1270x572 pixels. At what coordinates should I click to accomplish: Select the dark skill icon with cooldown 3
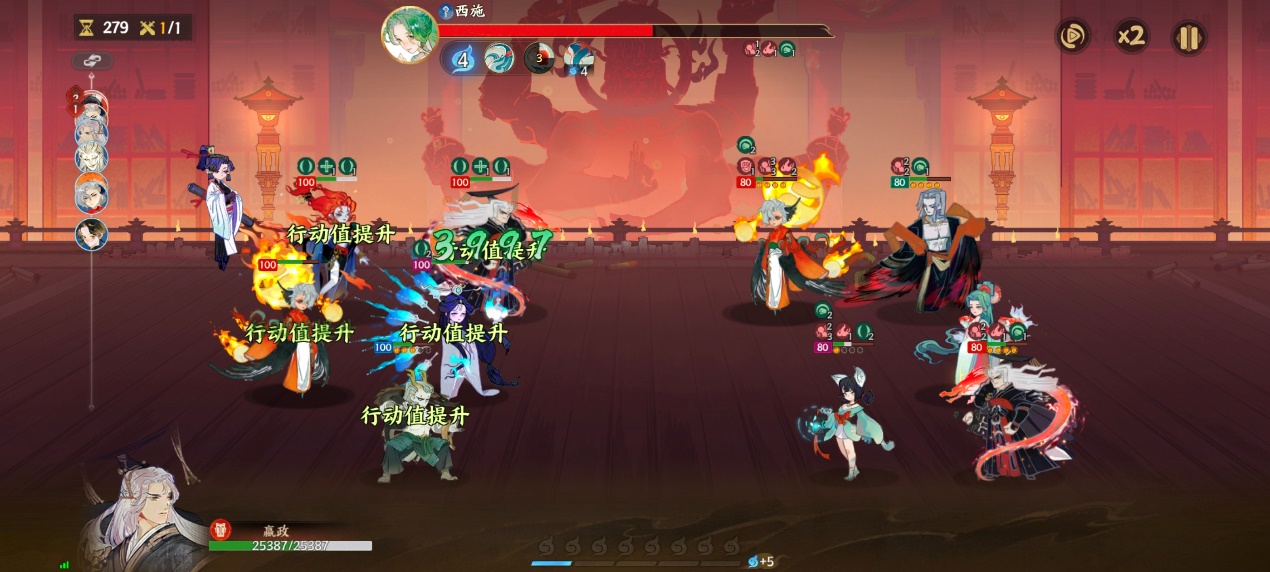point(539,58)
